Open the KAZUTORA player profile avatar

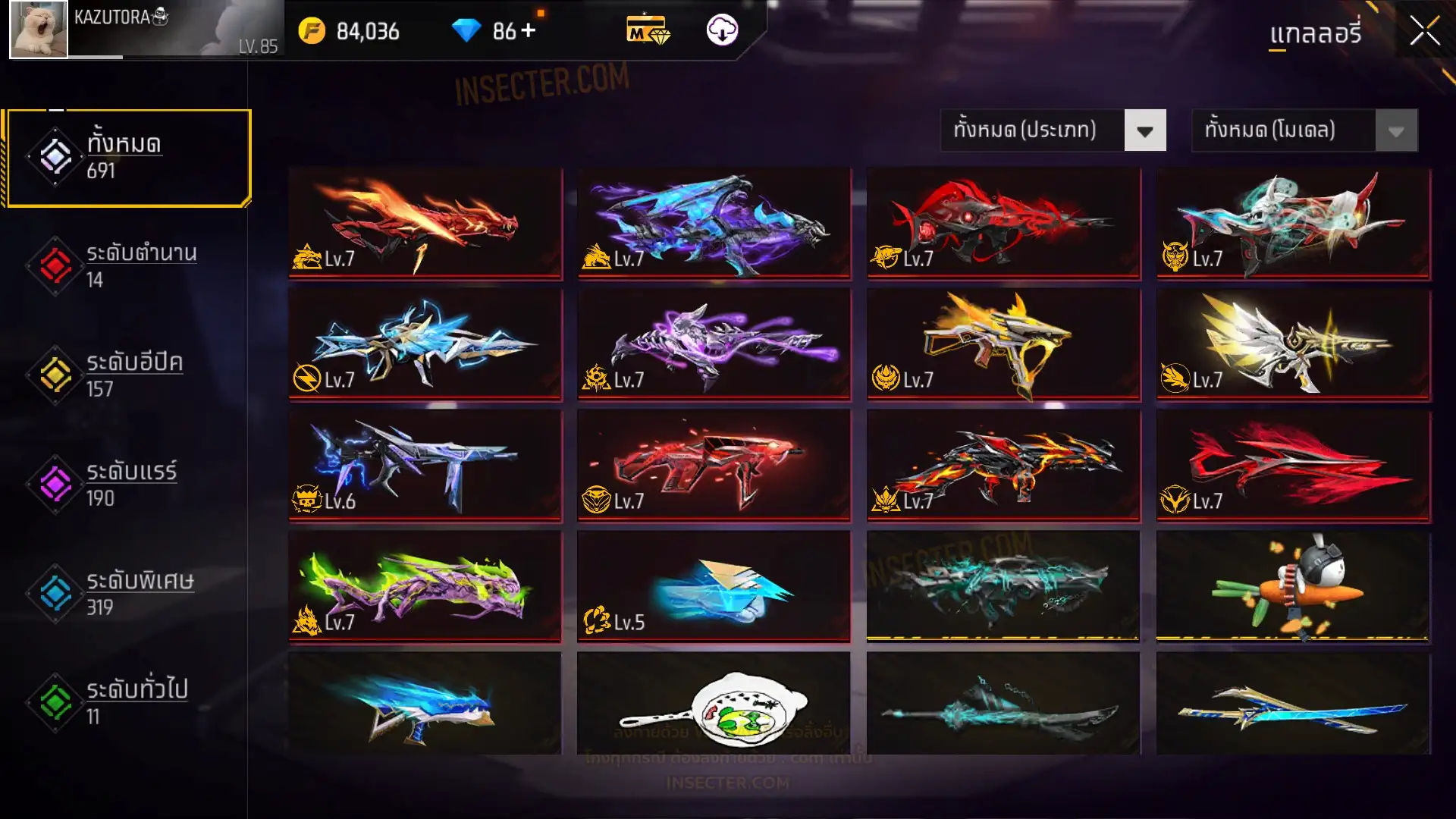(38, 30)
